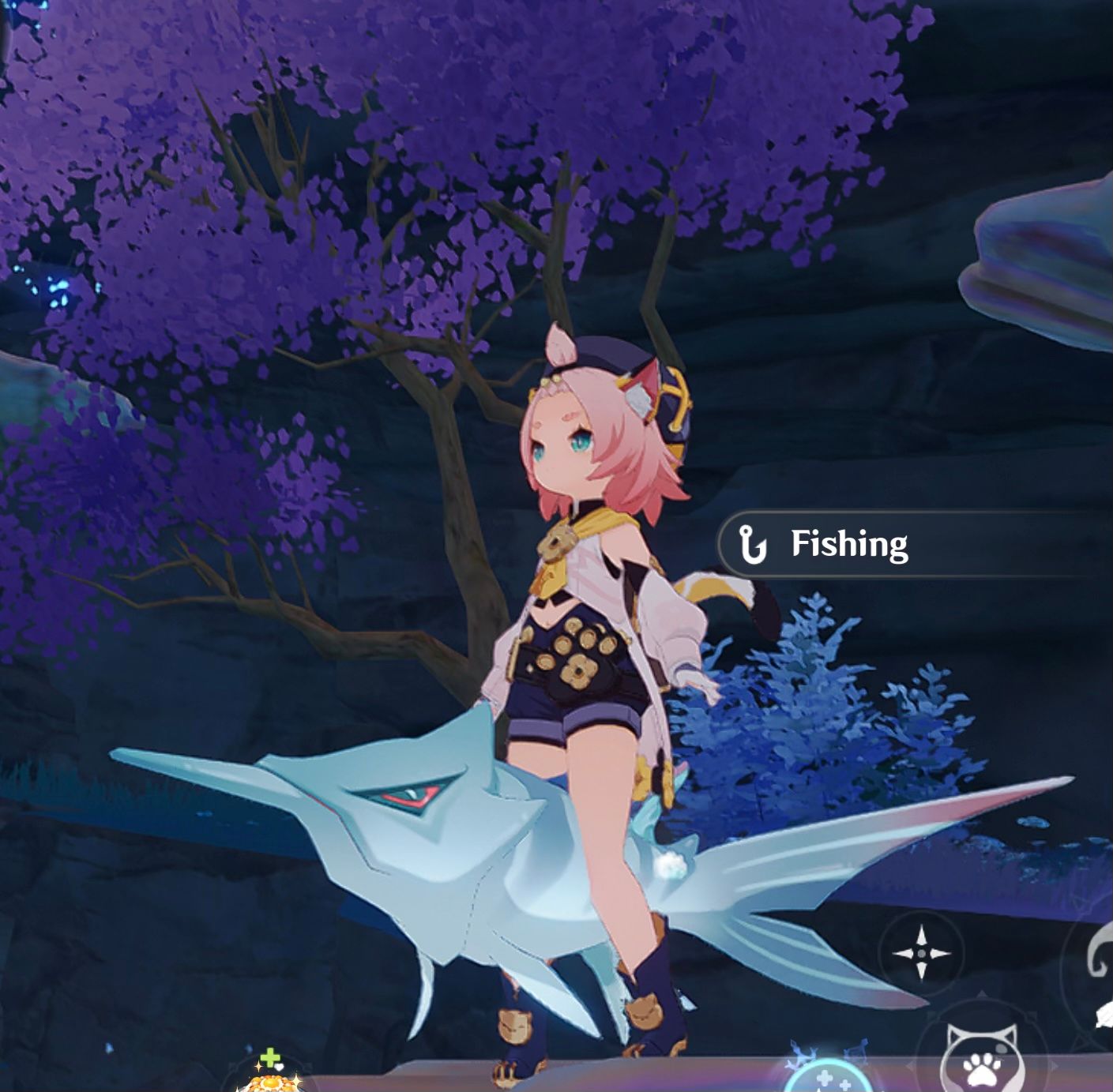Image resolution: width=1113 pixels, height=1092 pixels.
Task: Tap the fishing hook icon on the prompt
Action: point(753,543)
